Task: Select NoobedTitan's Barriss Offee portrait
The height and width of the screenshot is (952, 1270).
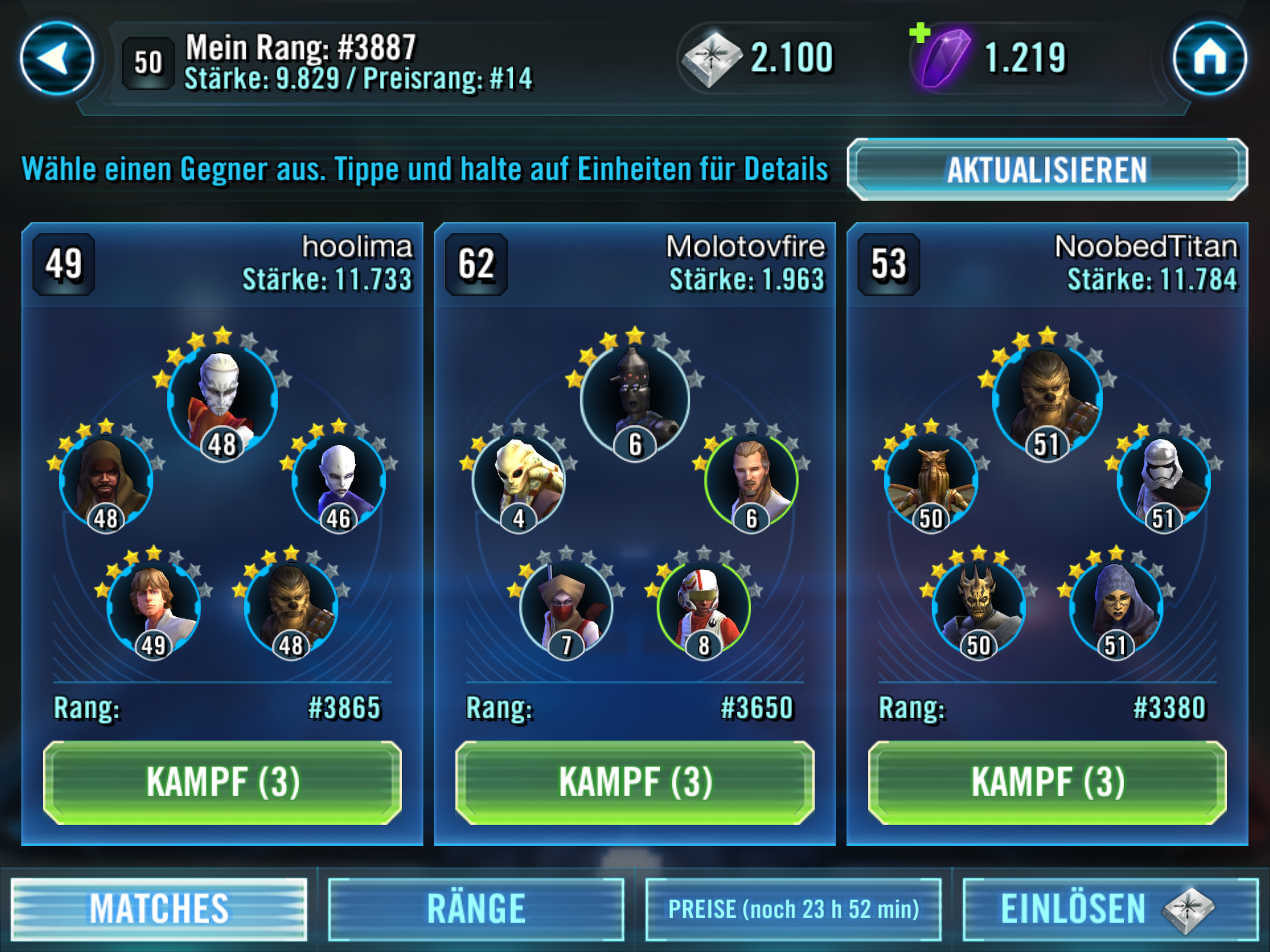Action: (x=1116, y=606)
